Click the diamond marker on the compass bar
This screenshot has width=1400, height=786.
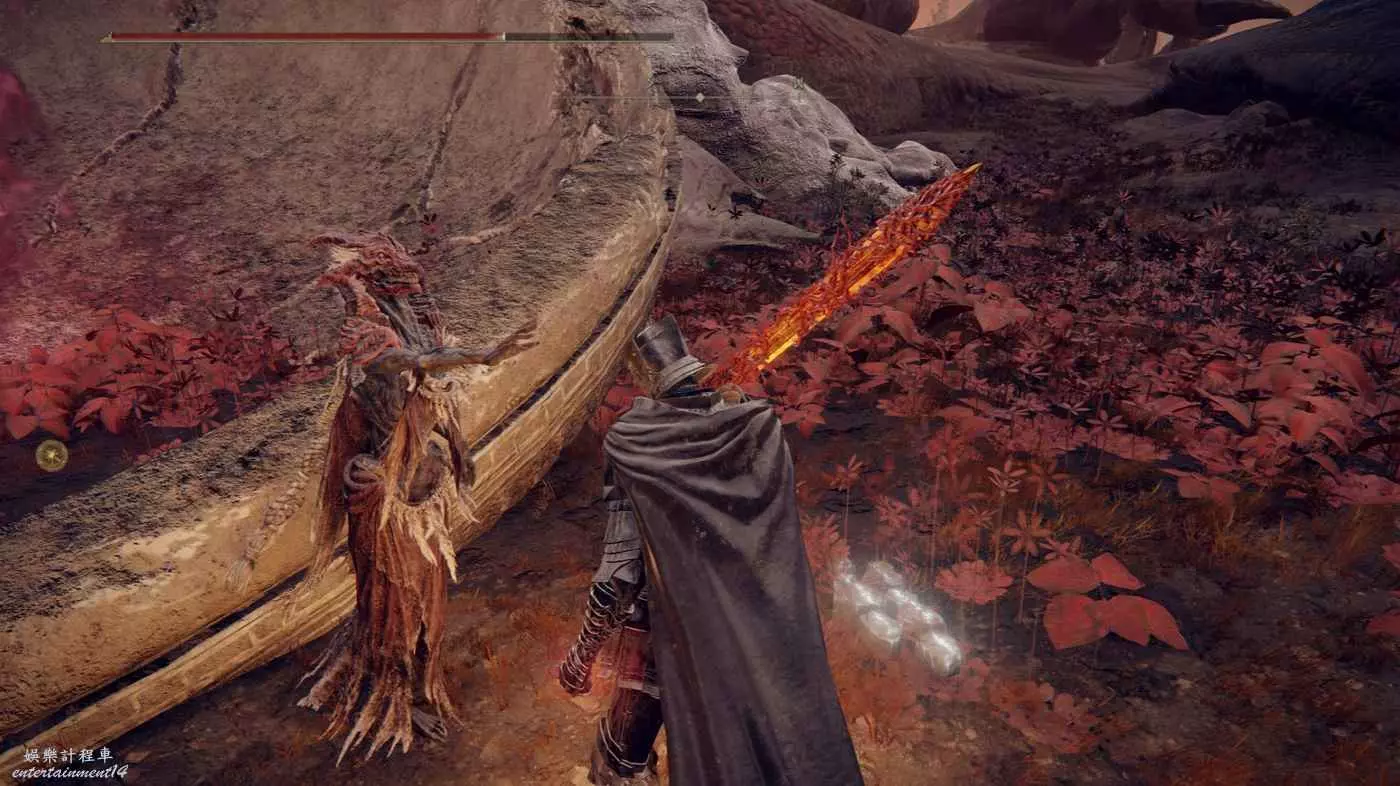click(x=700, y=97)
